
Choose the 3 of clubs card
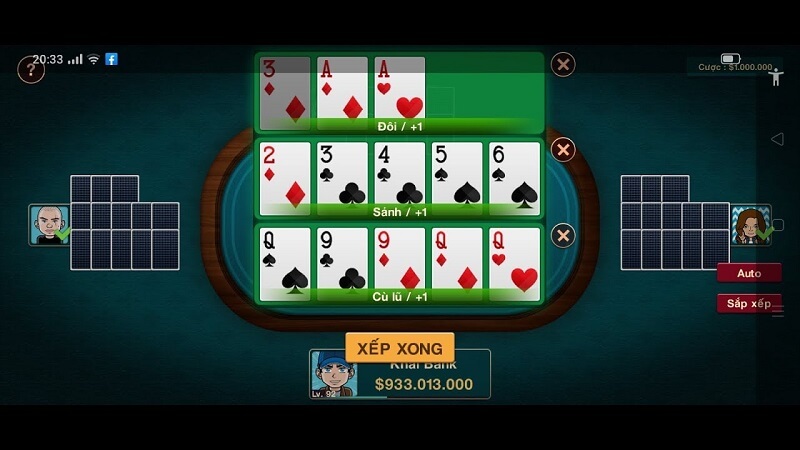(x=342, y=177)
